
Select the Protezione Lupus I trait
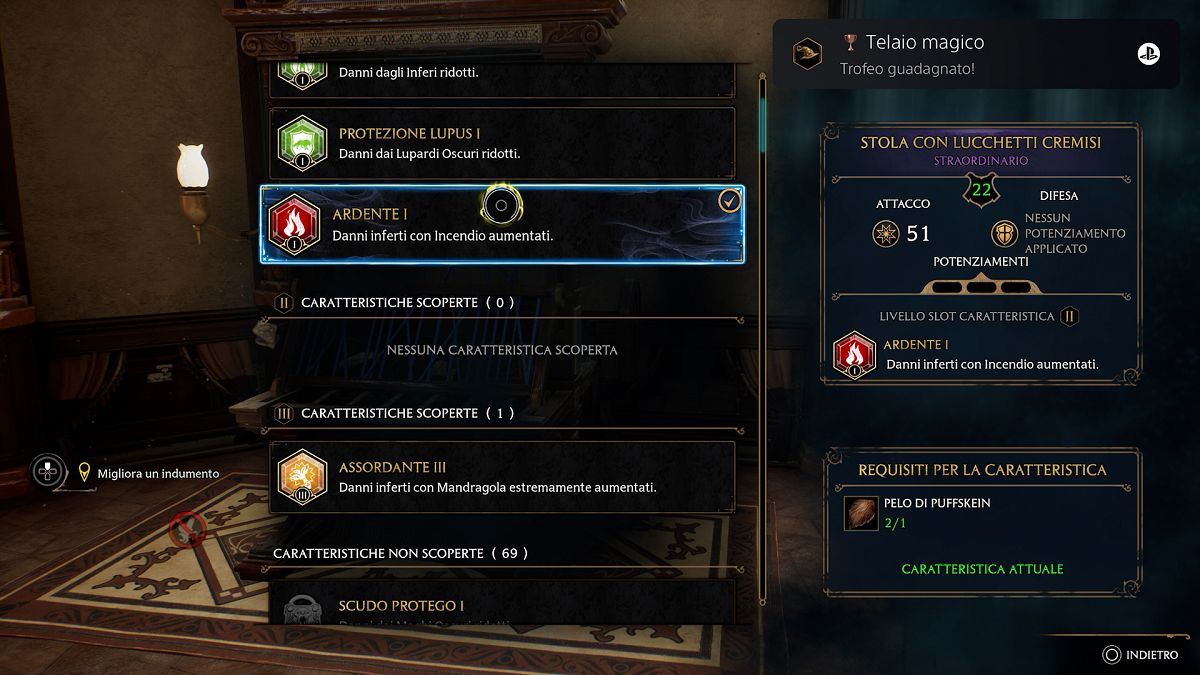(502, 144)
